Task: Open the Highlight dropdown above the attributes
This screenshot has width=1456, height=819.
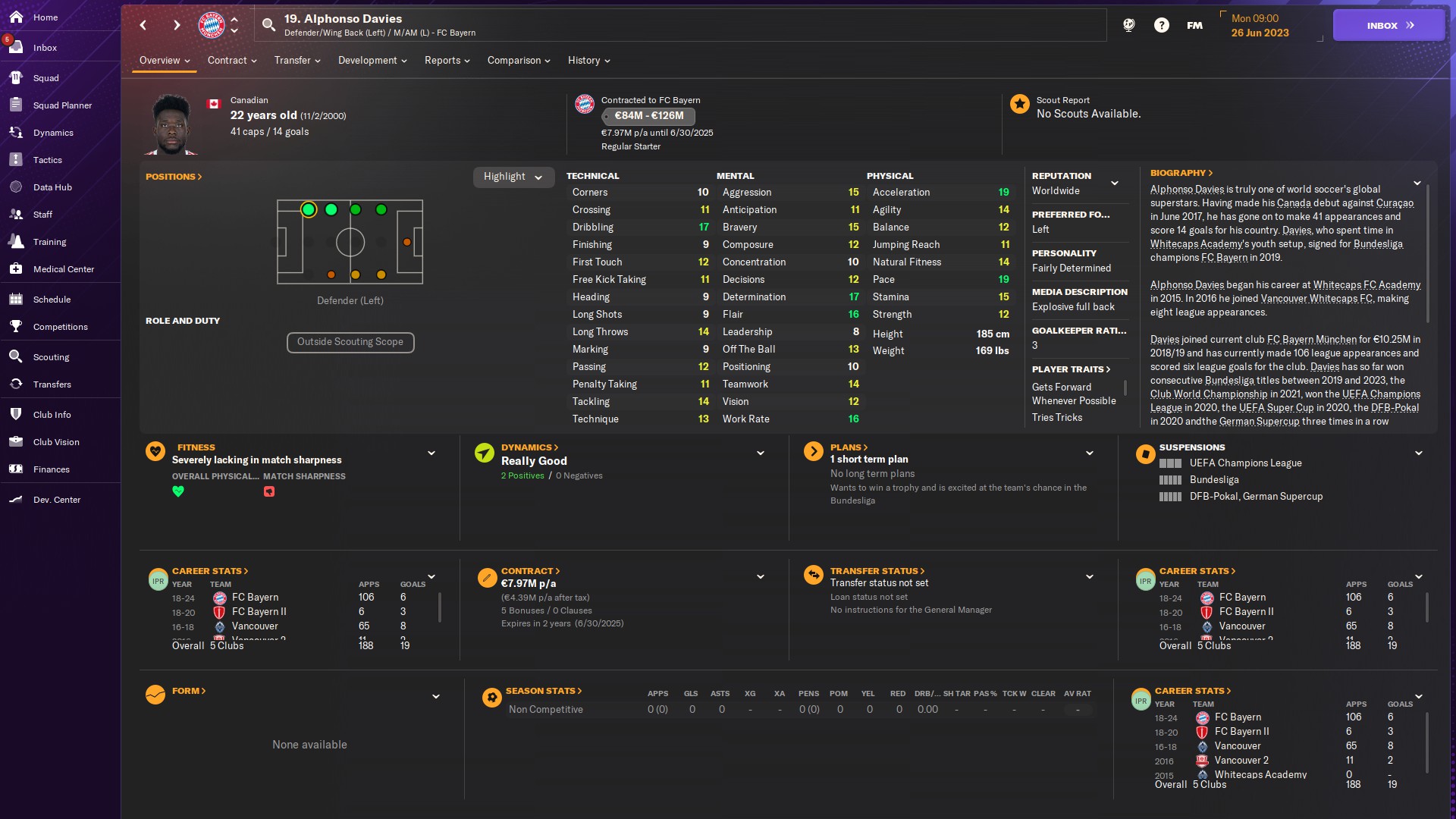Action: click(513, 177)
